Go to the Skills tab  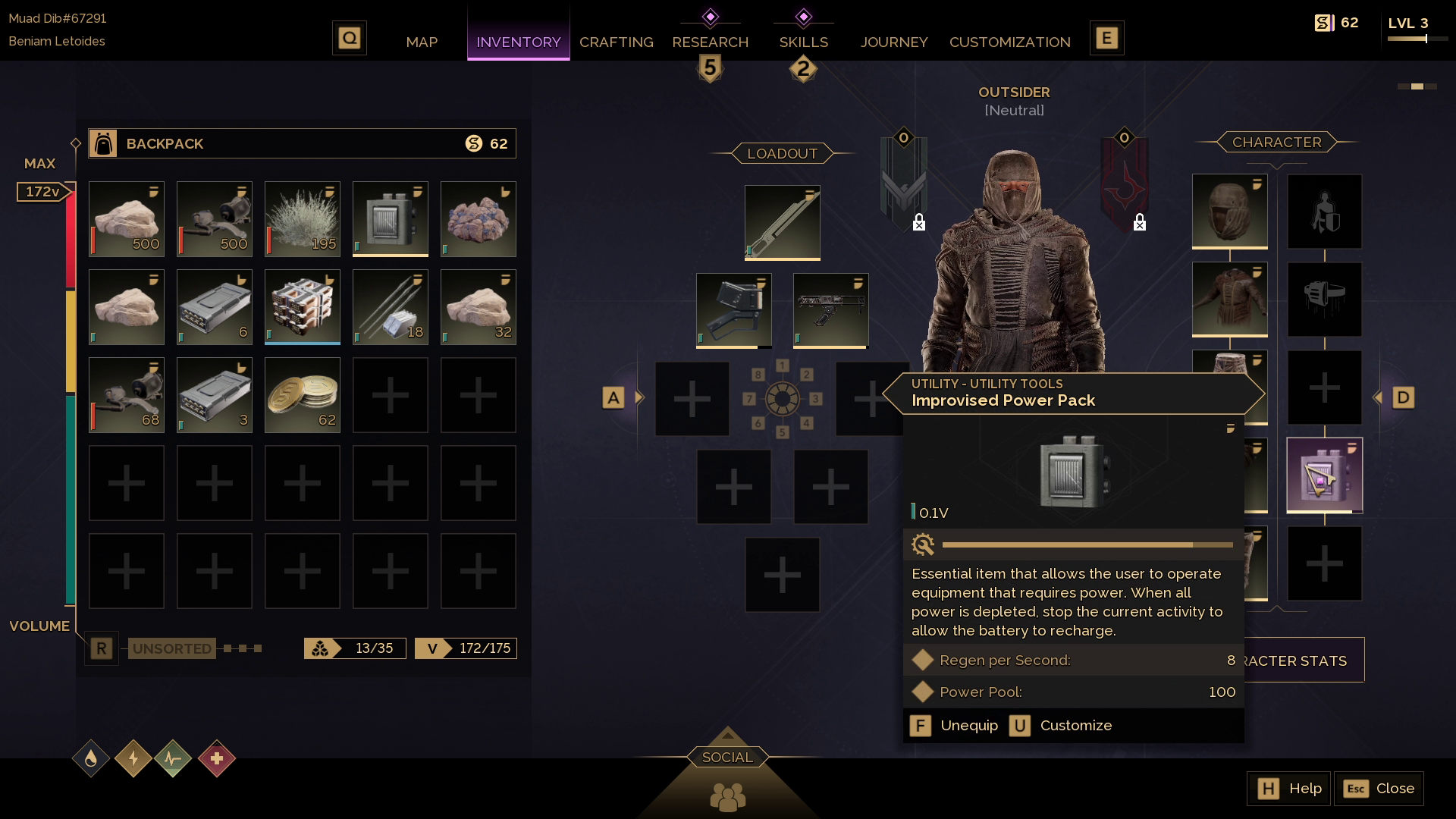click(803, 42)
